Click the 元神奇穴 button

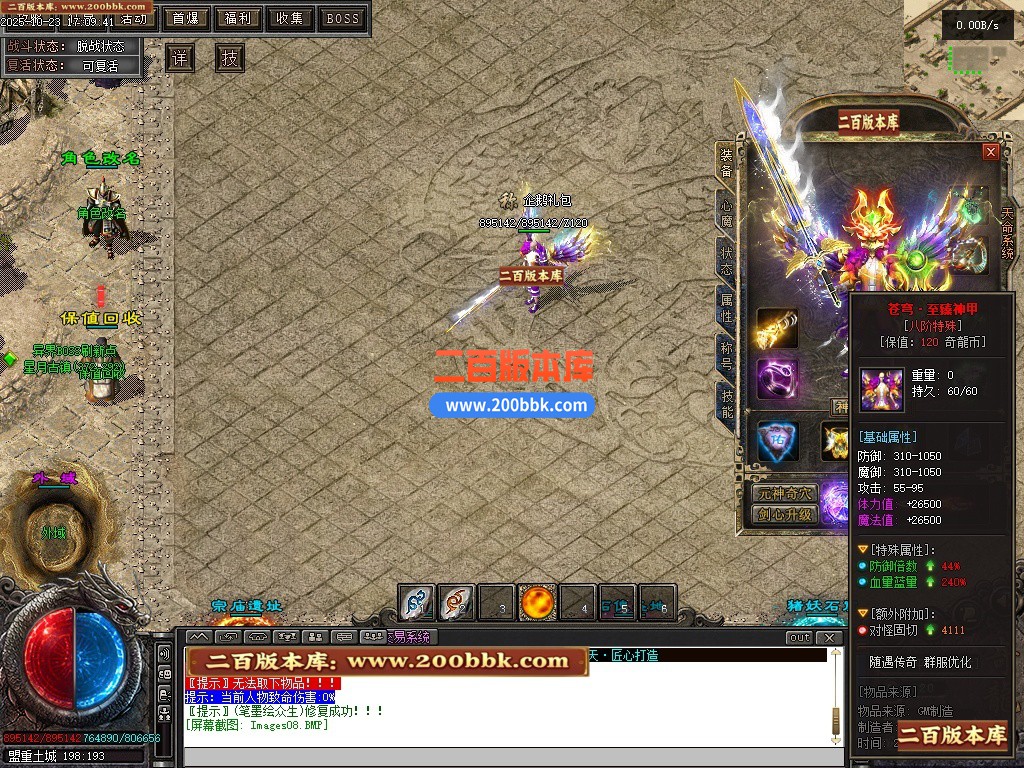tap(785, 494)
